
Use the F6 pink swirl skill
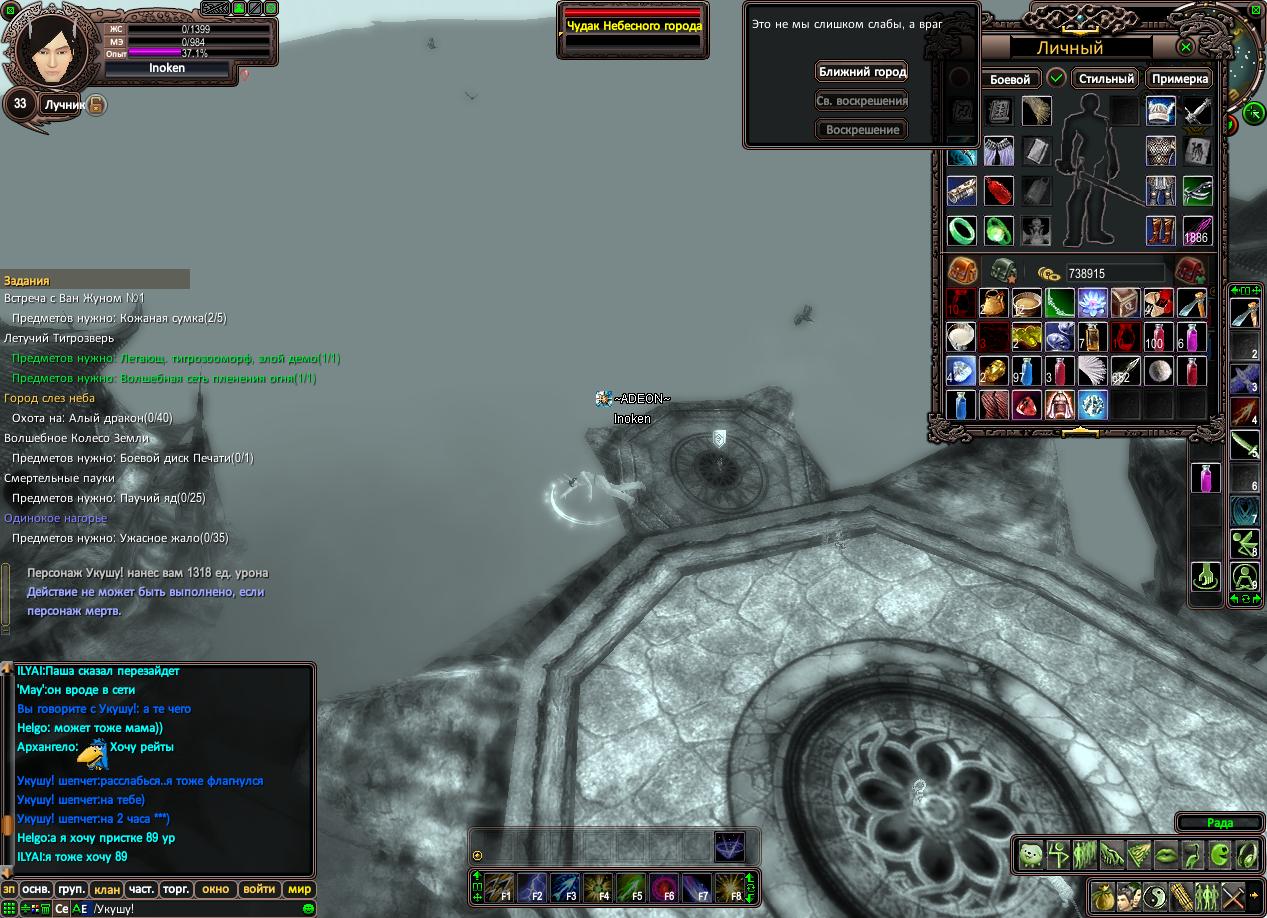pyautogui.click(x=664, y=887)
